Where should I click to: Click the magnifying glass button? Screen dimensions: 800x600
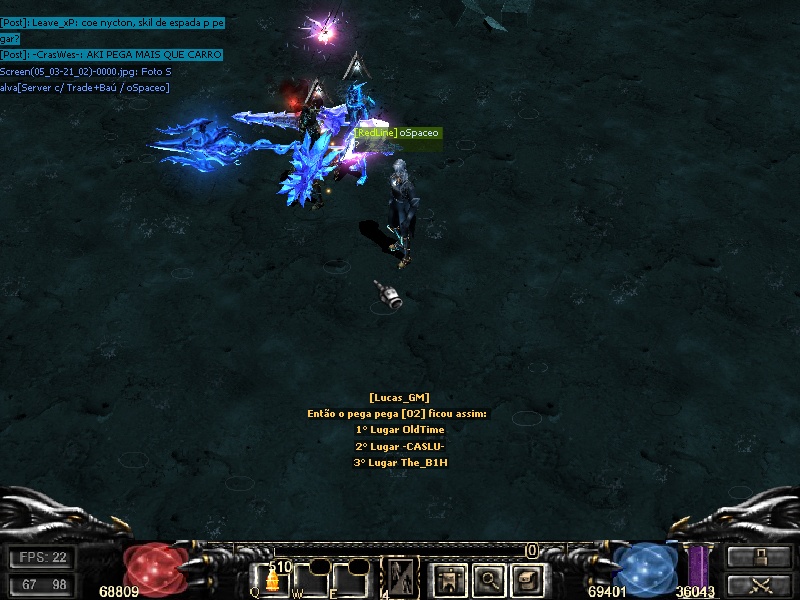[x=489, y=578]
